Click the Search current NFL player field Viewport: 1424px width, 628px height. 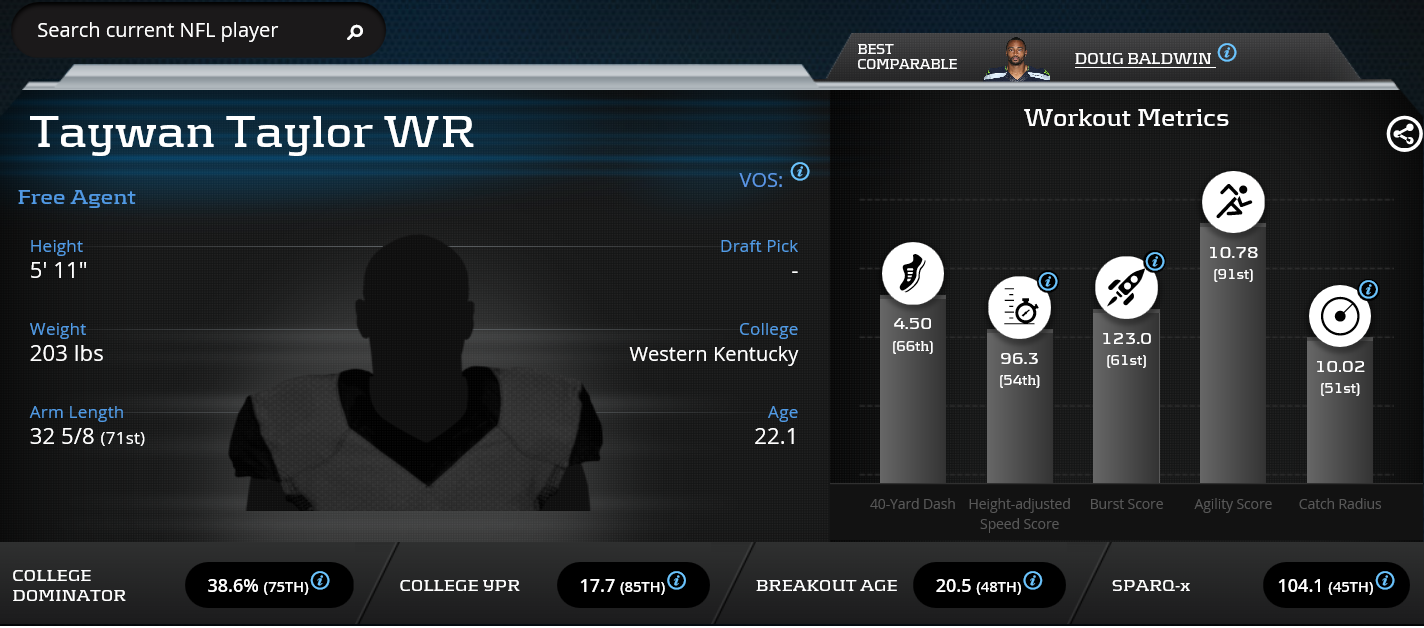pyautogui.click(x=180, y=31)
